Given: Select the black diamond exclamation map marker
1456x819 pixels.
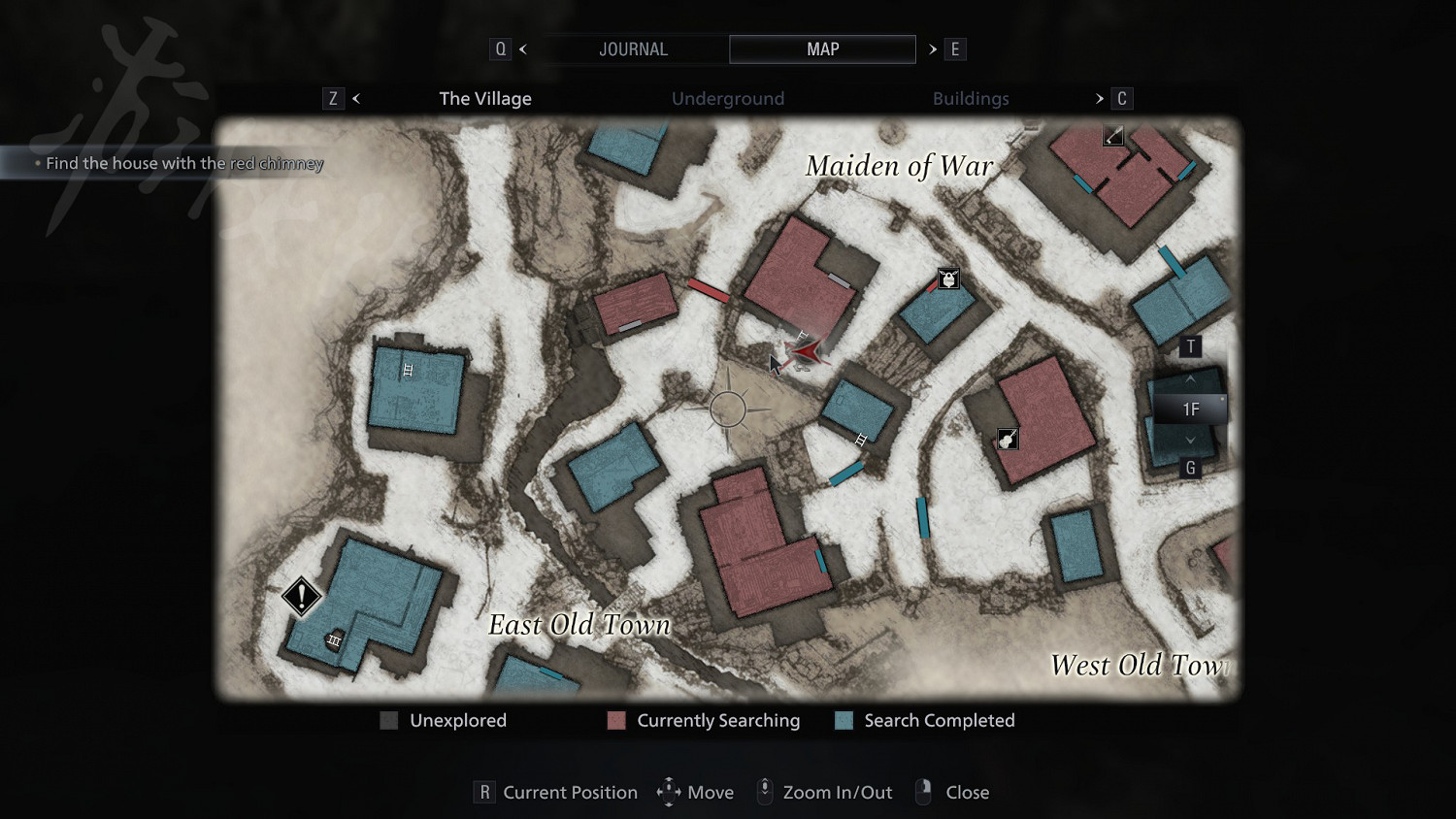Looking at the screenshot, I should click(301, 595).
